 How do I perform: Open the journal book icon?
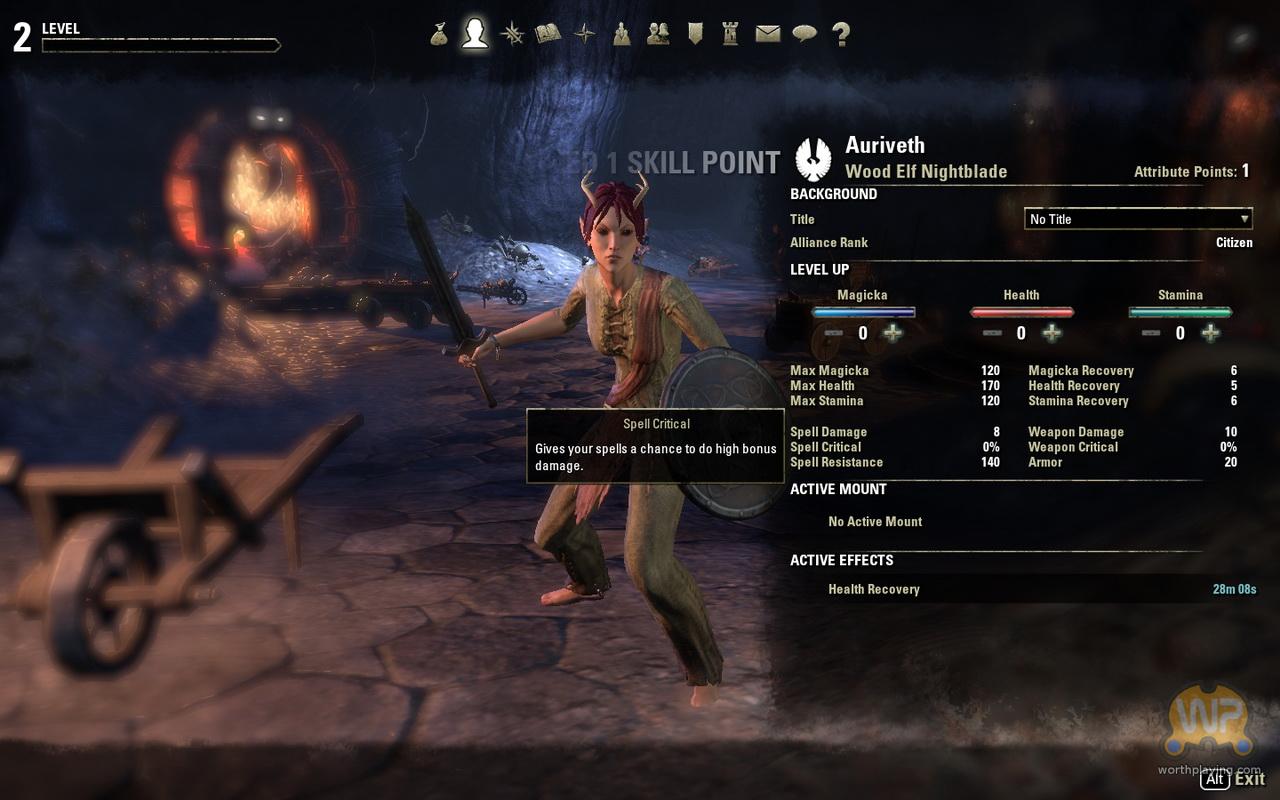point(548,34)
